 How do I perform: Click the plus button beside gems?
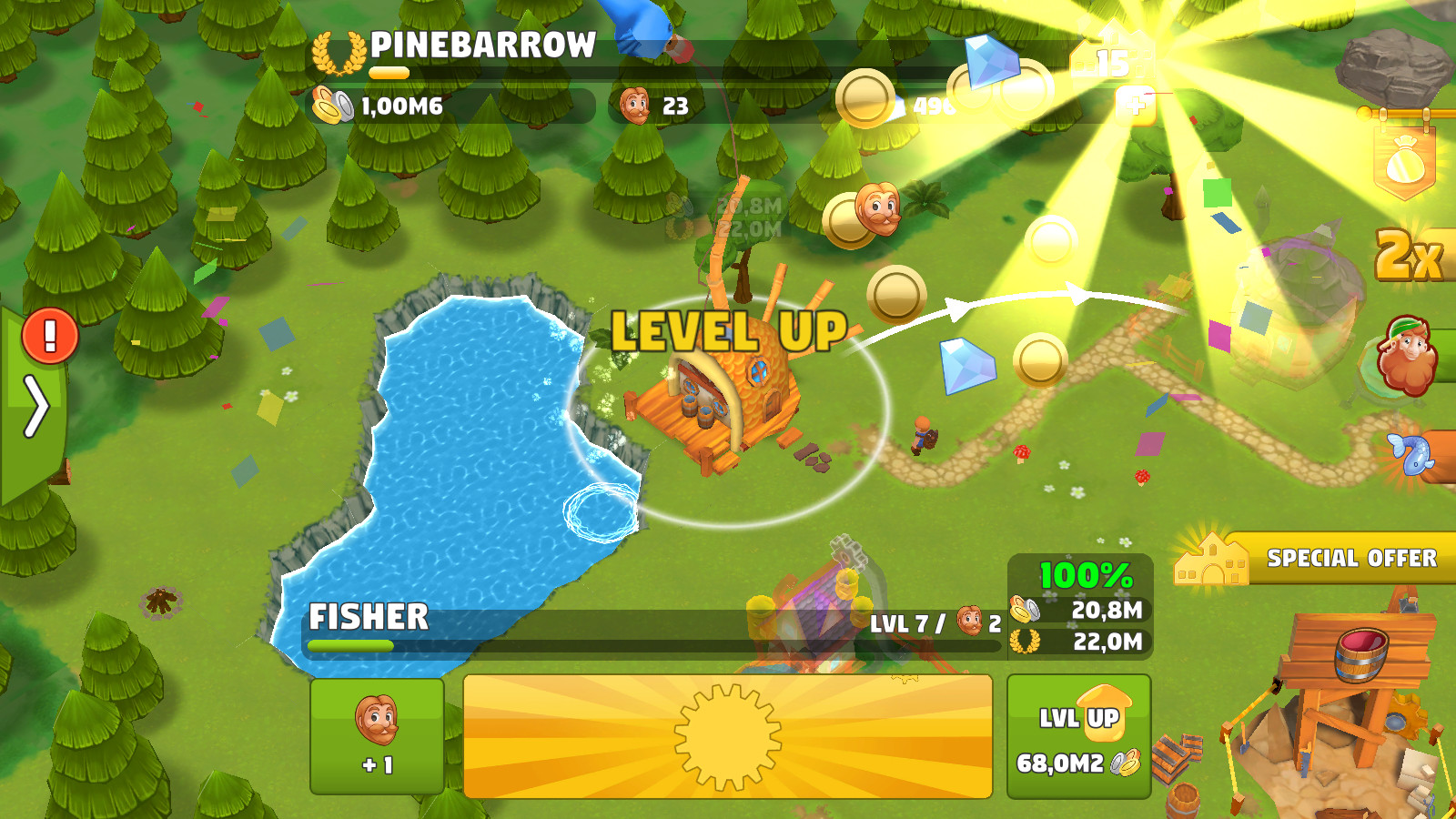click(1137, 104)
